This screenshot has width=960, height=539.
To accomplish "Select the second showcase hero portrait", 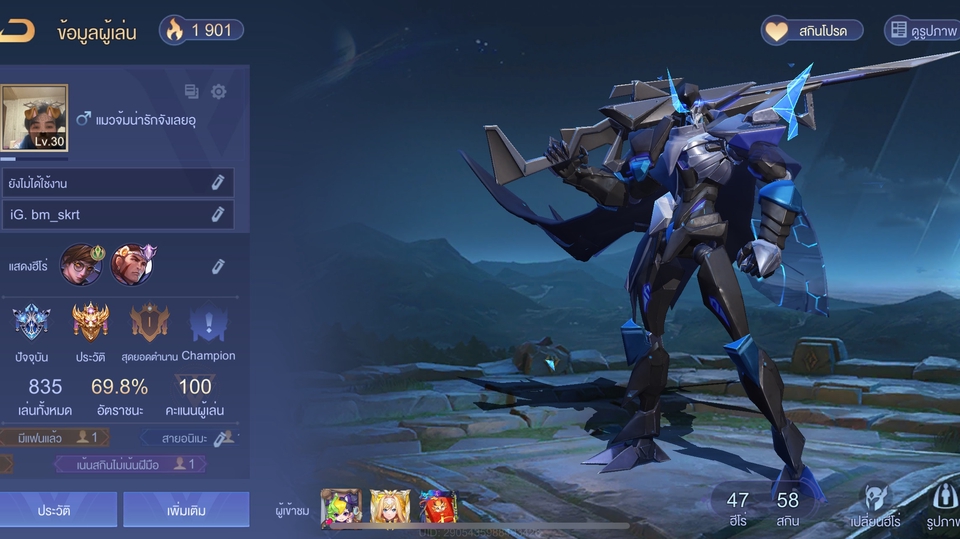I will coord(132,265).
